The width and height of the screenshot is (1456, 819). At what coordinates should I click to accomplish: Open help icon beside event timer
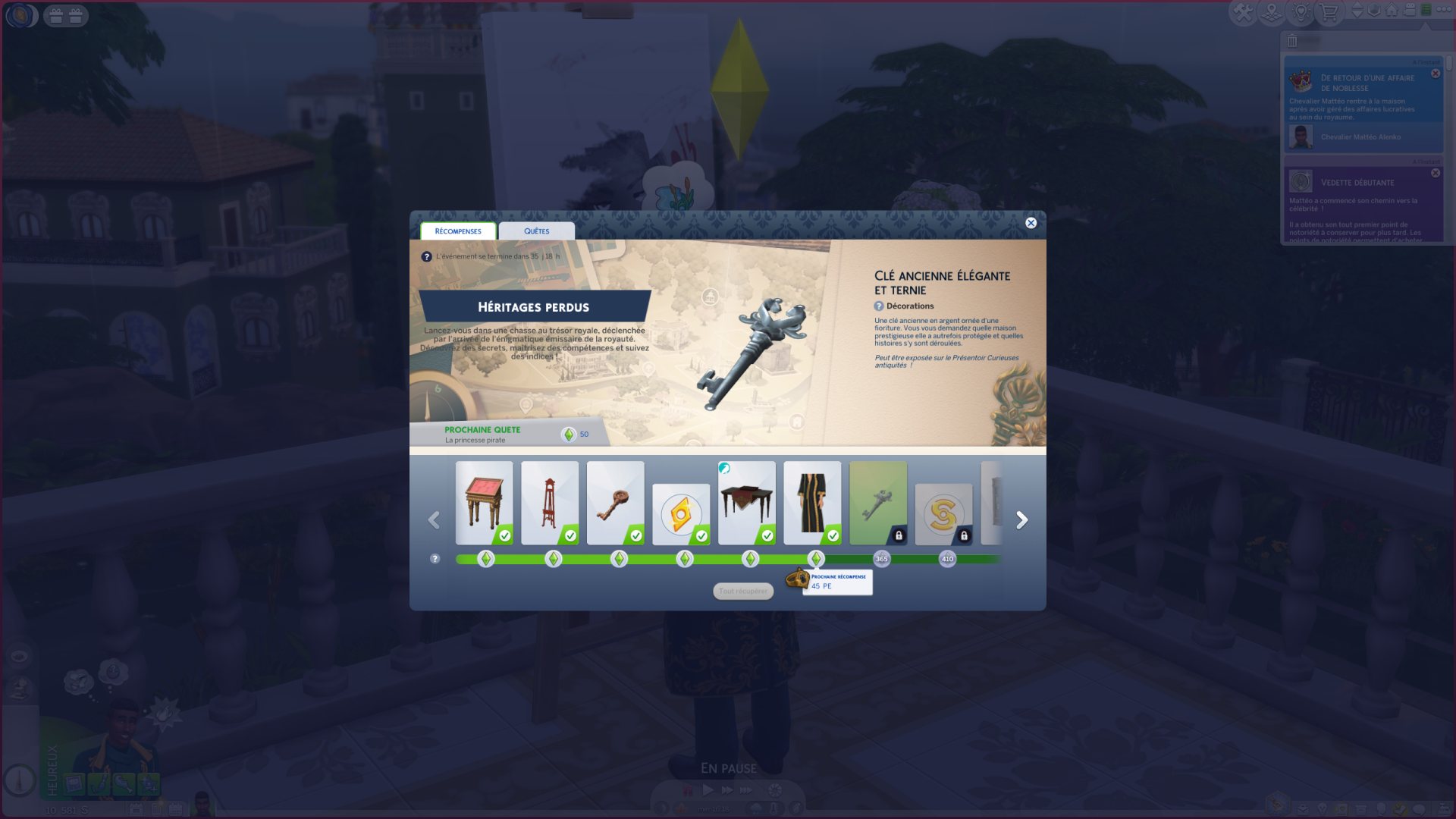(x=426, y=257)
